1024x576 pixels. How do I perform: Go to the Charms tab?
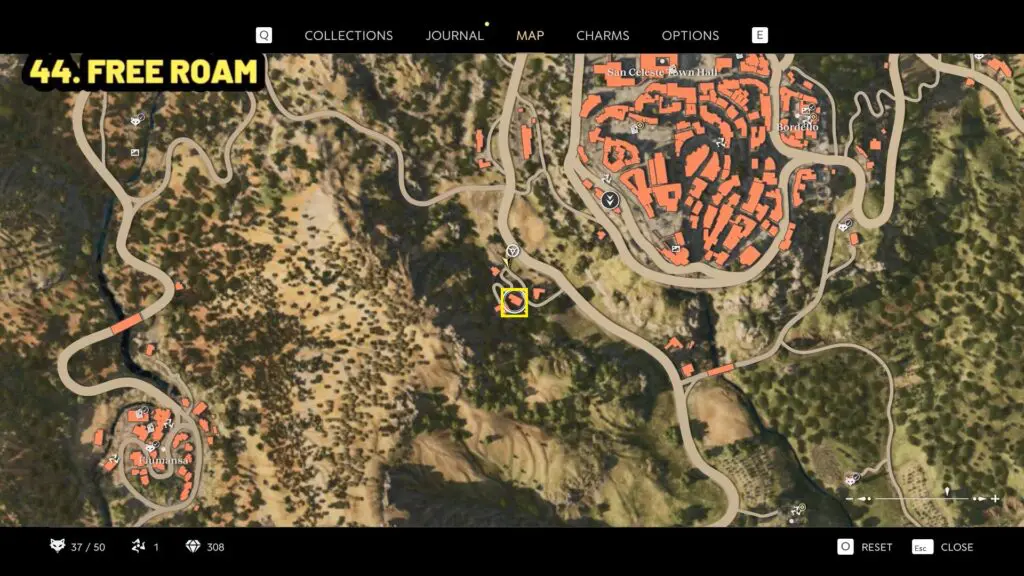click(x=603, y=35)
